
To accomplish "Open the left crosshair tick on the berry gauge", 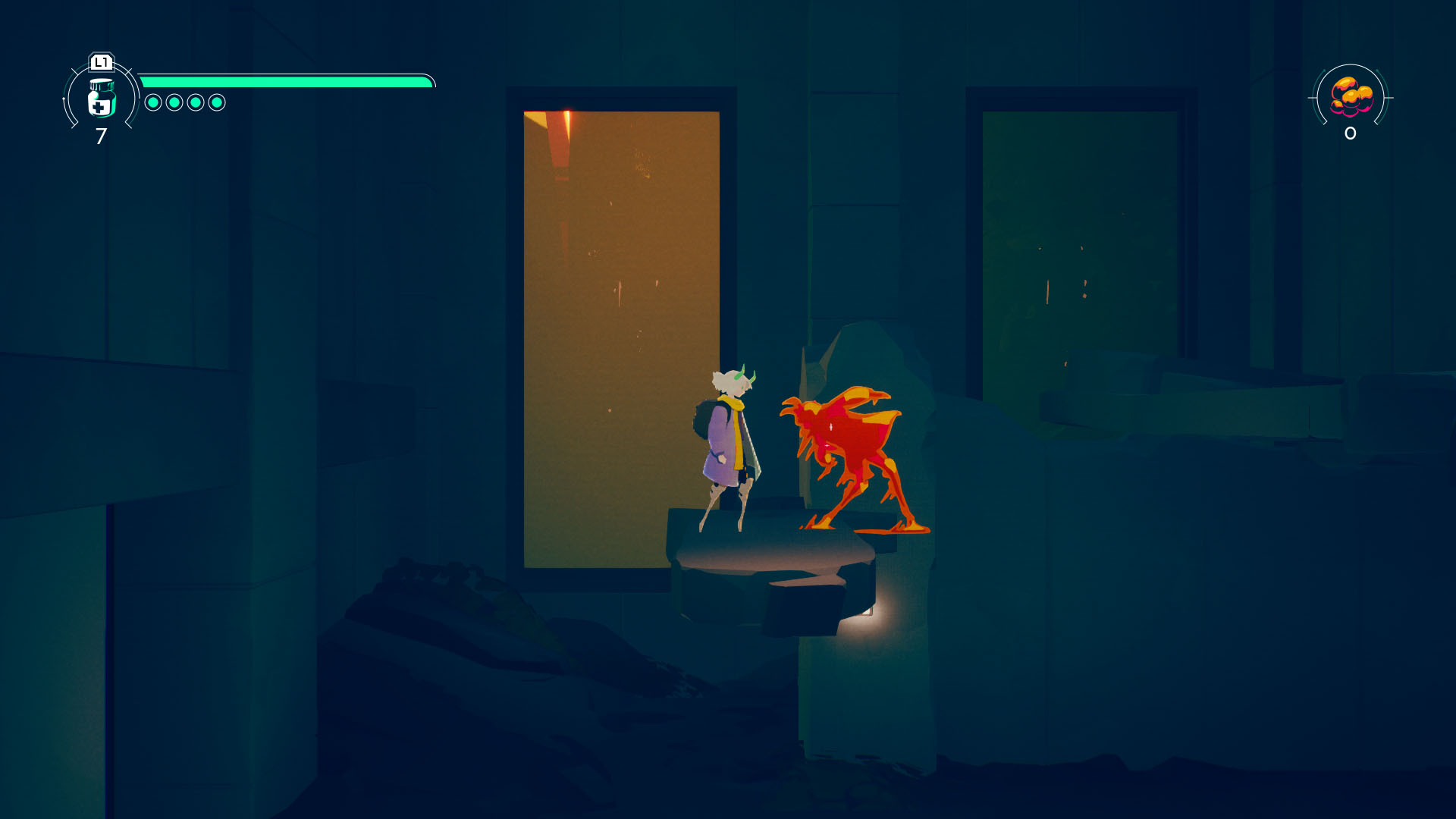I will [x=1311, y=96].
